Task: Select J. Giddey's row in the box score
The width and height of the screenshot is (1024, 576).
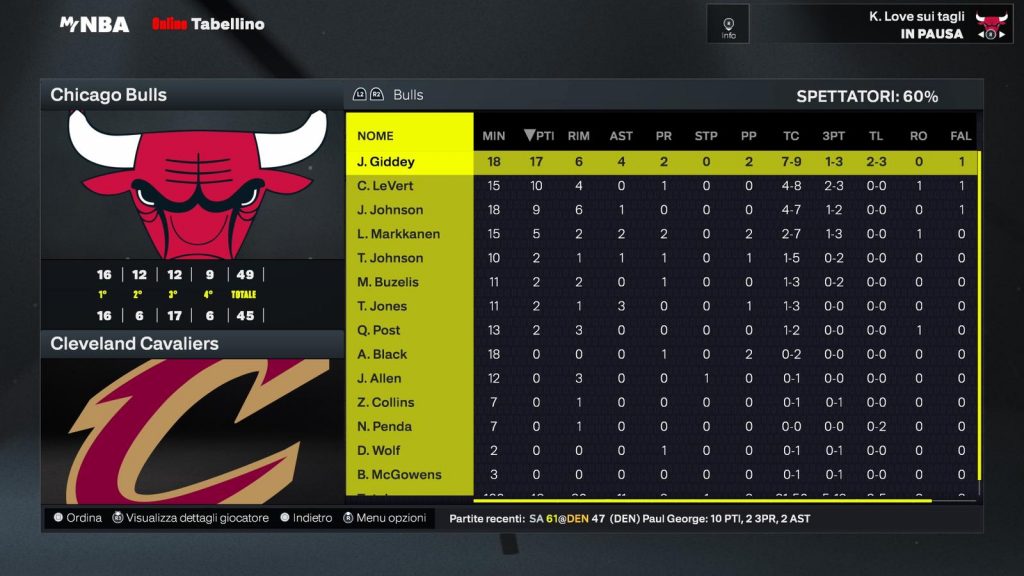Action: coord(386,162)
